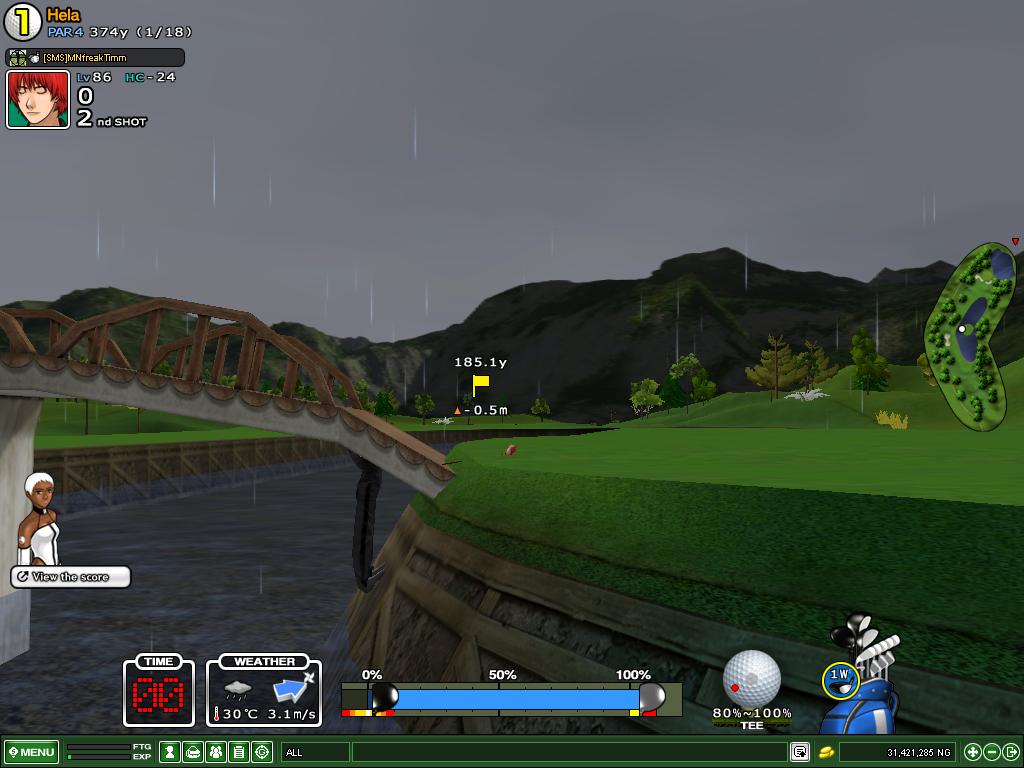Toggle the chat window icon

tap(800, 752)
